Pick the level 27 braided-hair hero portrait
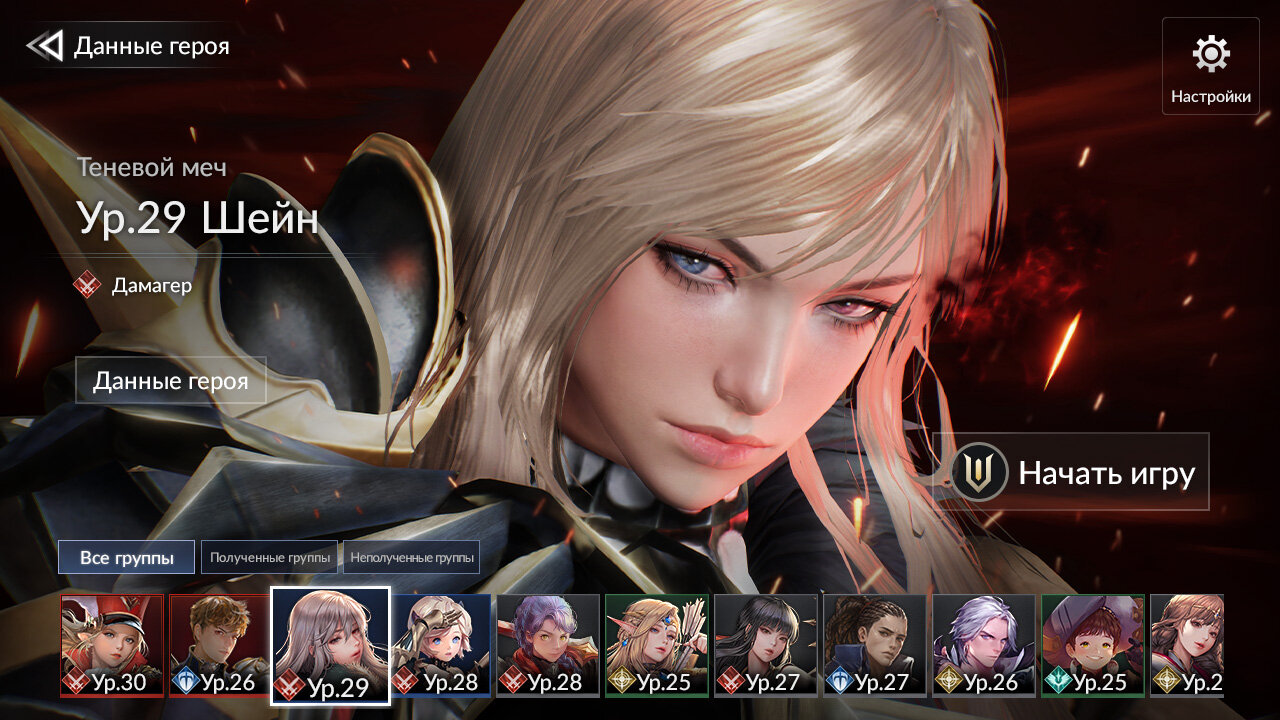This screenshot has width=1280, height=720. pos(875,644)
